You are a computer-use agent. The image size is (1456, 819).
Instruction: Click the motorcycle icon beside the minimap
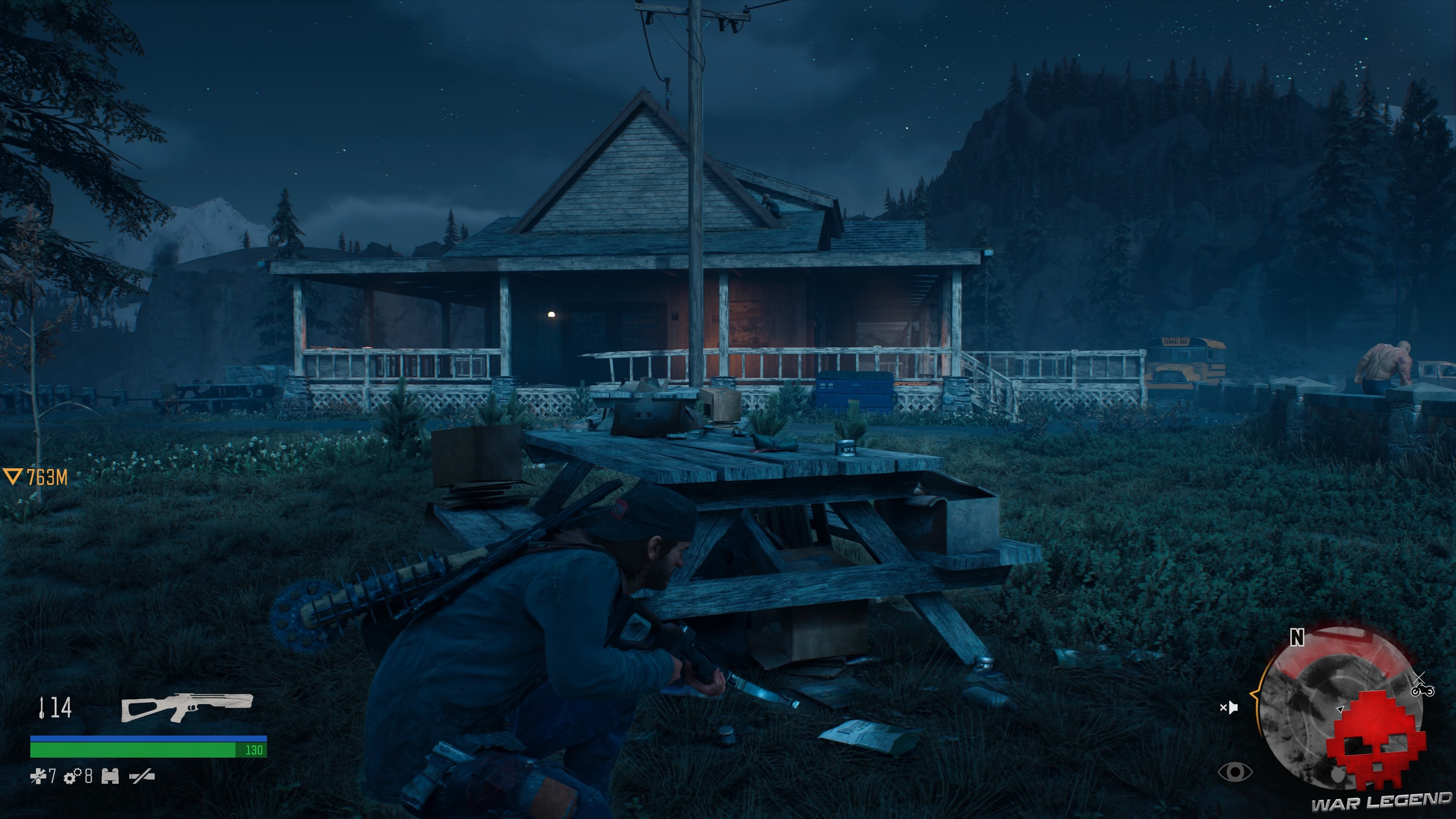(x=1423, y=691)
